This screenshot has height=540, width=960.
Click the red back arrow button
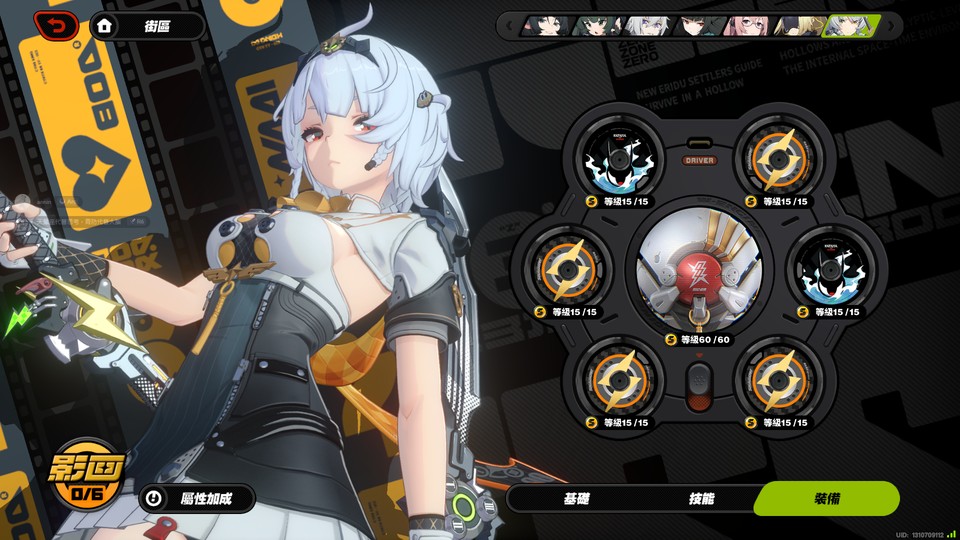pos(56,26)
